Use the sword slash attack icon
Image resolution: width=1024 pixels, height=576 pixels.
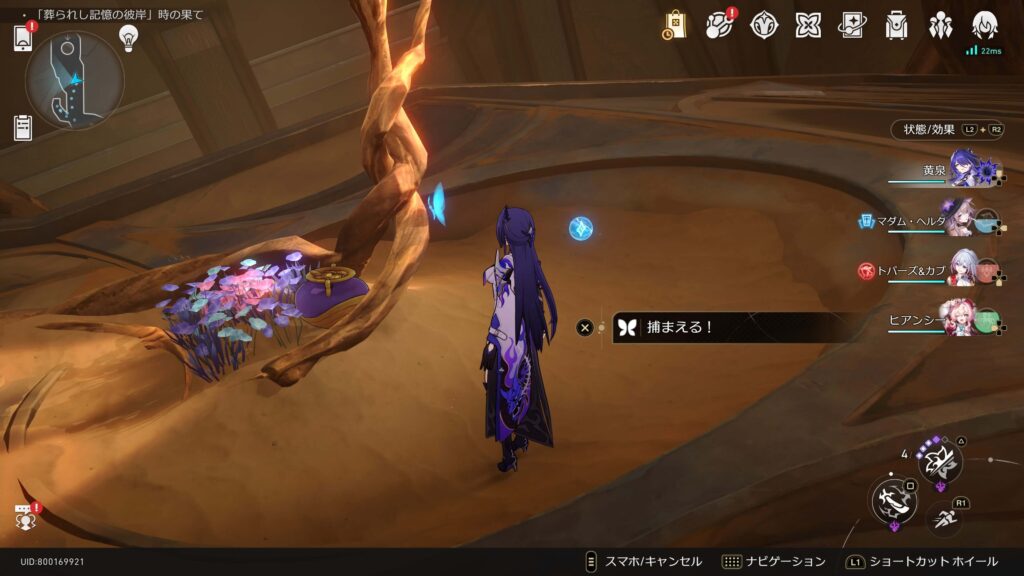(x=893, y=499)
